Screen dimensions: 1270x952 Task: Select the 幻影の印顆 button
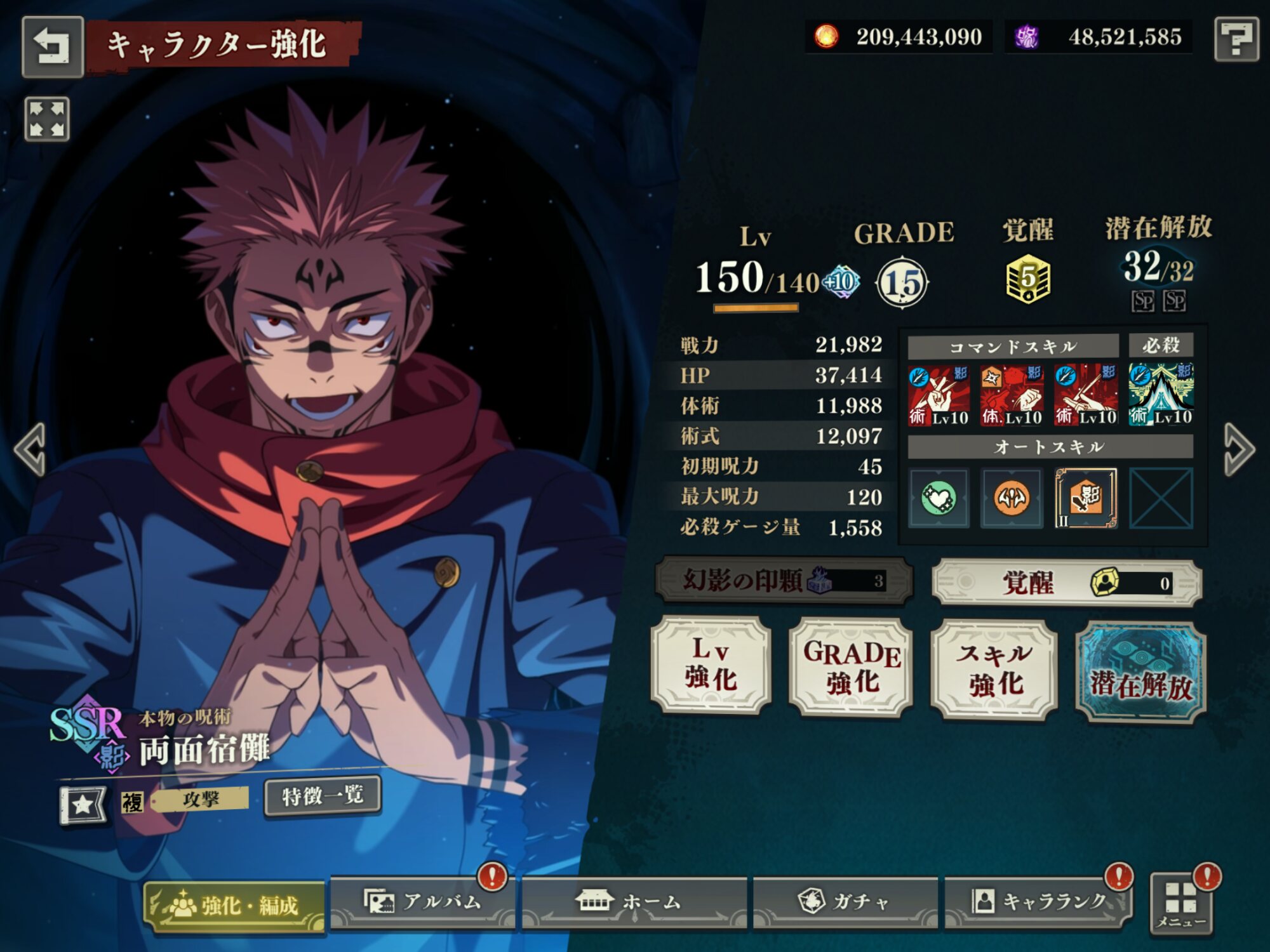pos(784,579)
